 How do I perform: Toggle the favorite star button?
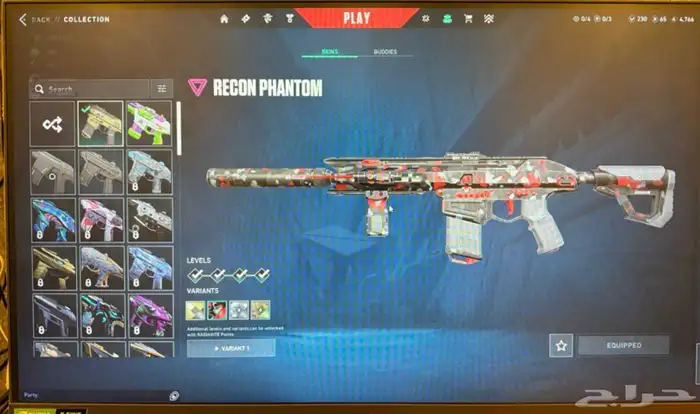tap(561, 345)
